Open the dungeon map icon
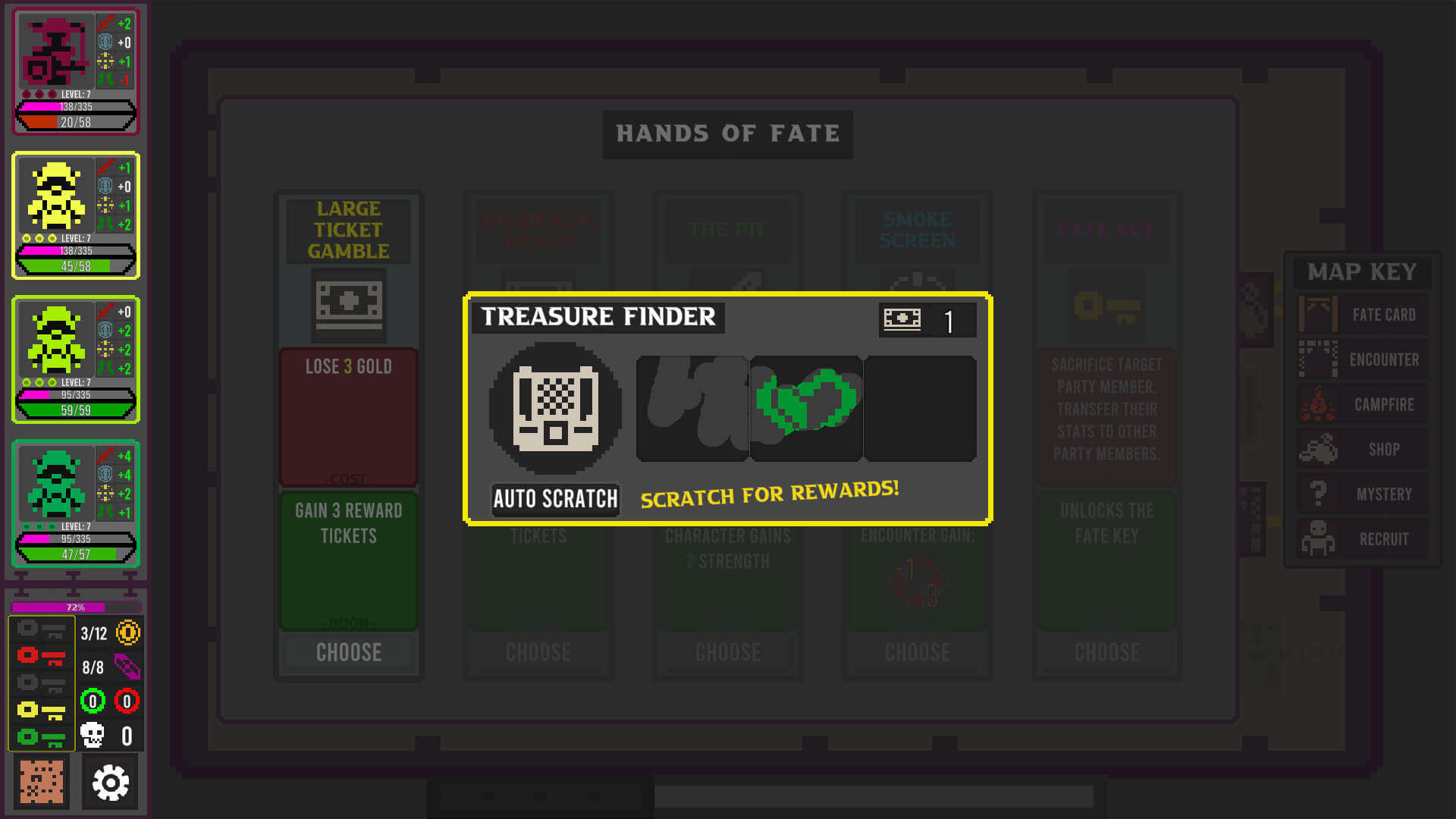Screen dimensions: 1456x819 click(x=42, y=783)
